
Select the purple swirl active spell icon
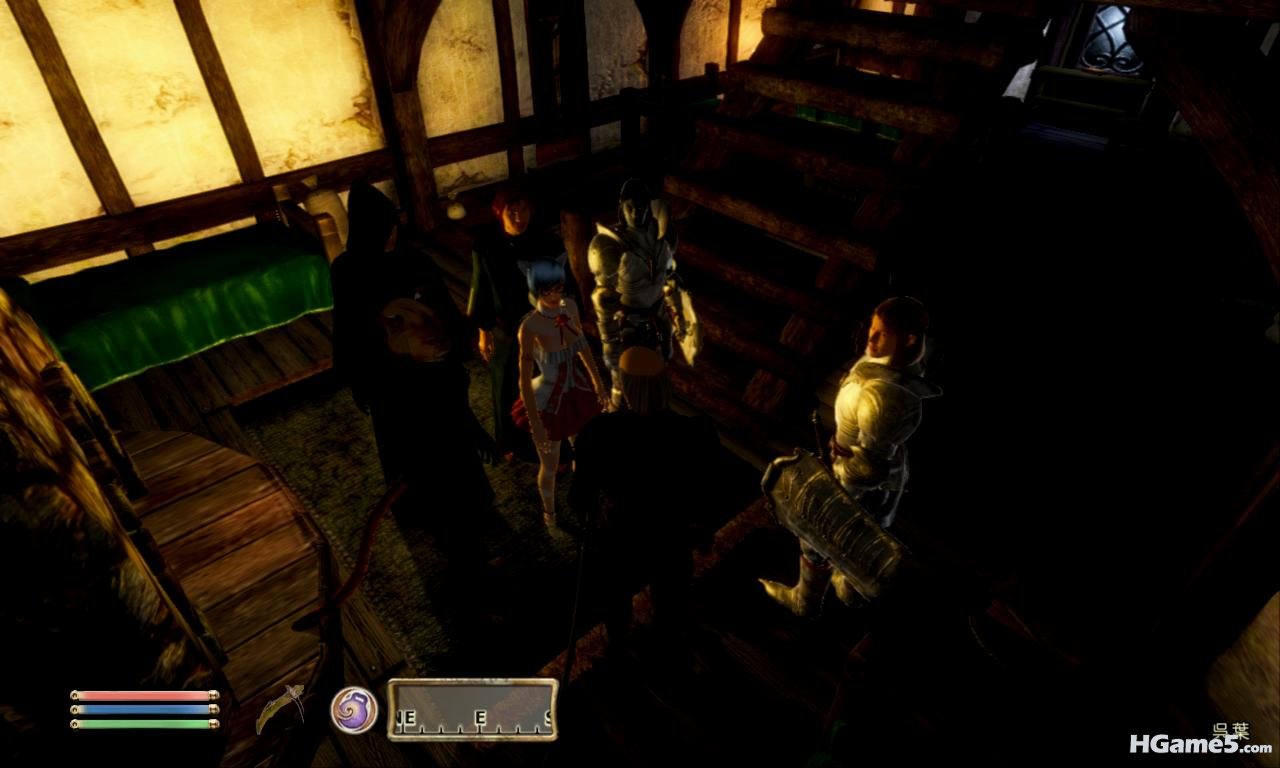tap(354, 710)
